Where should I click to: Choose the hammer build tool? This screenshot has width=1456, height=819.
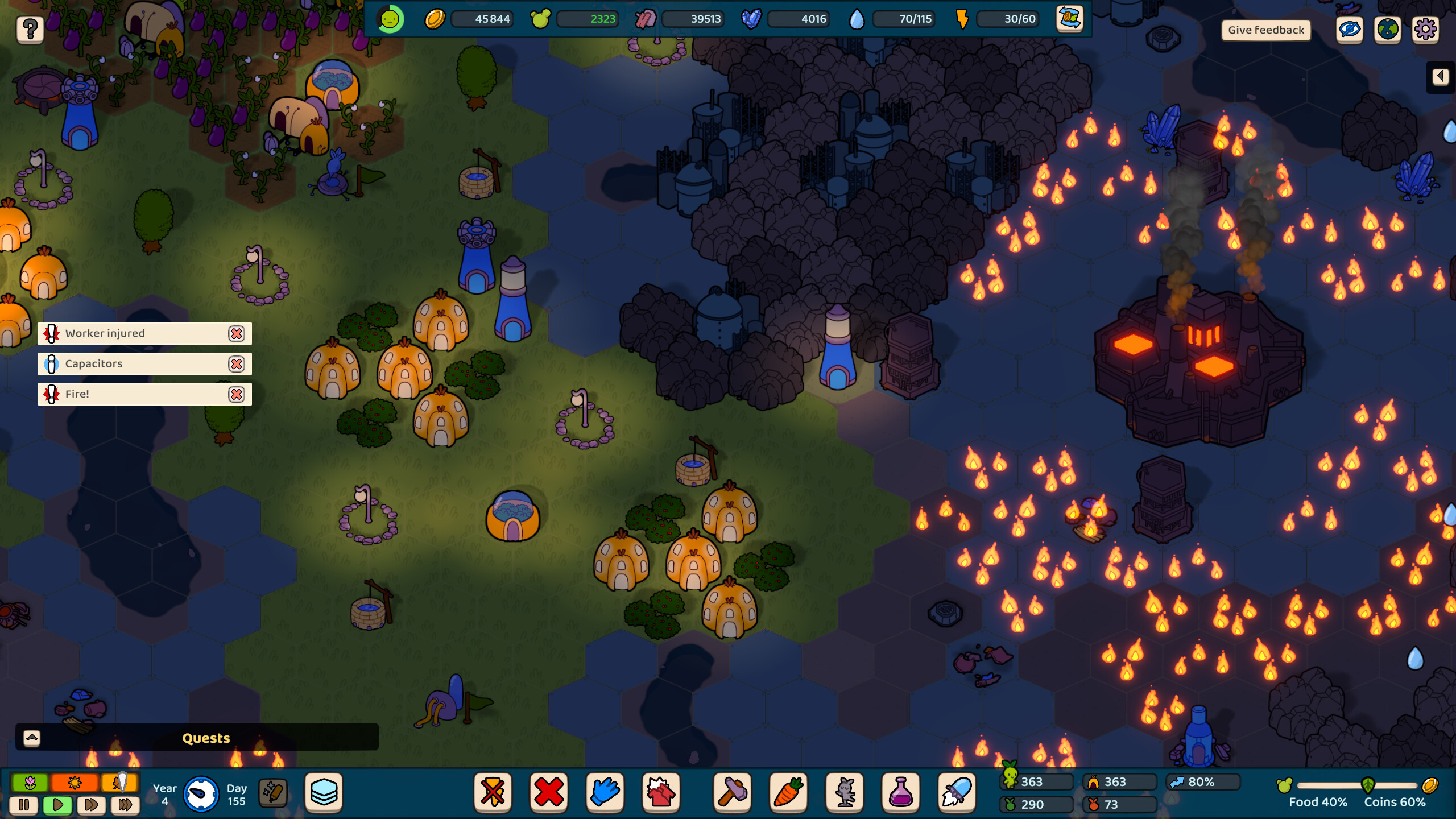pyautogui.click(x=733, y=792)
